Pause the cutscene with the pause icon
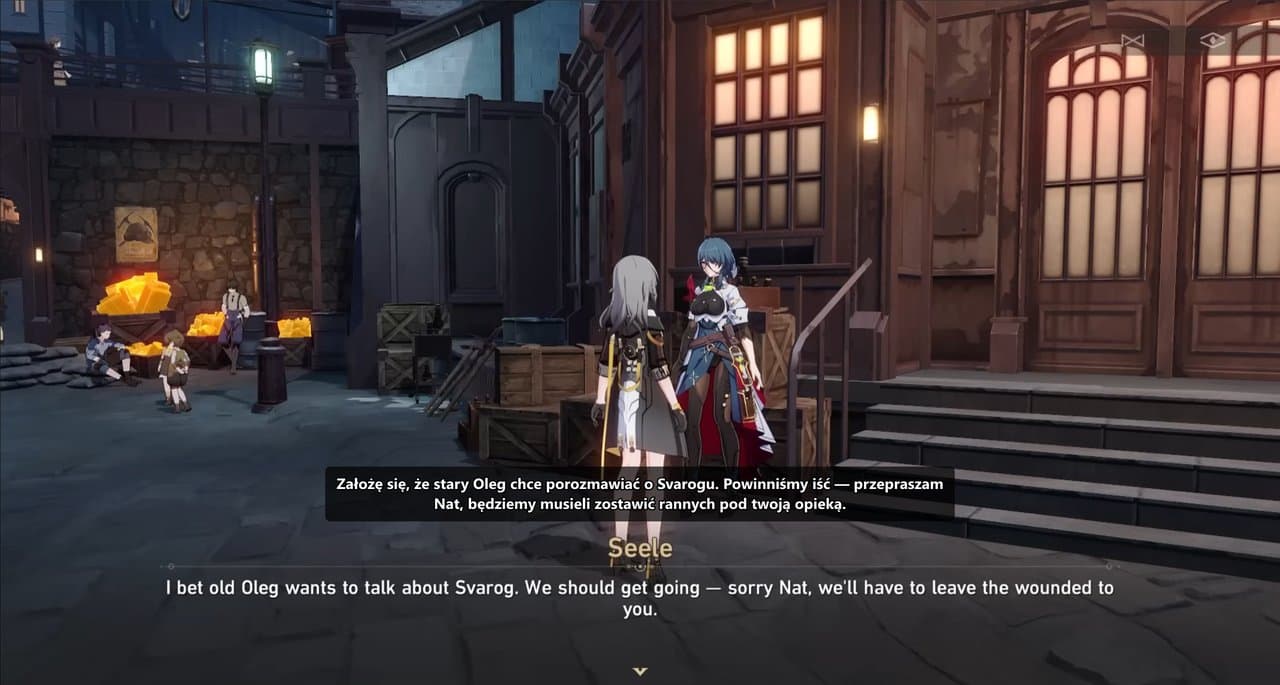The width and height of the screenshot is (1280, 685). tap(20, 7)
